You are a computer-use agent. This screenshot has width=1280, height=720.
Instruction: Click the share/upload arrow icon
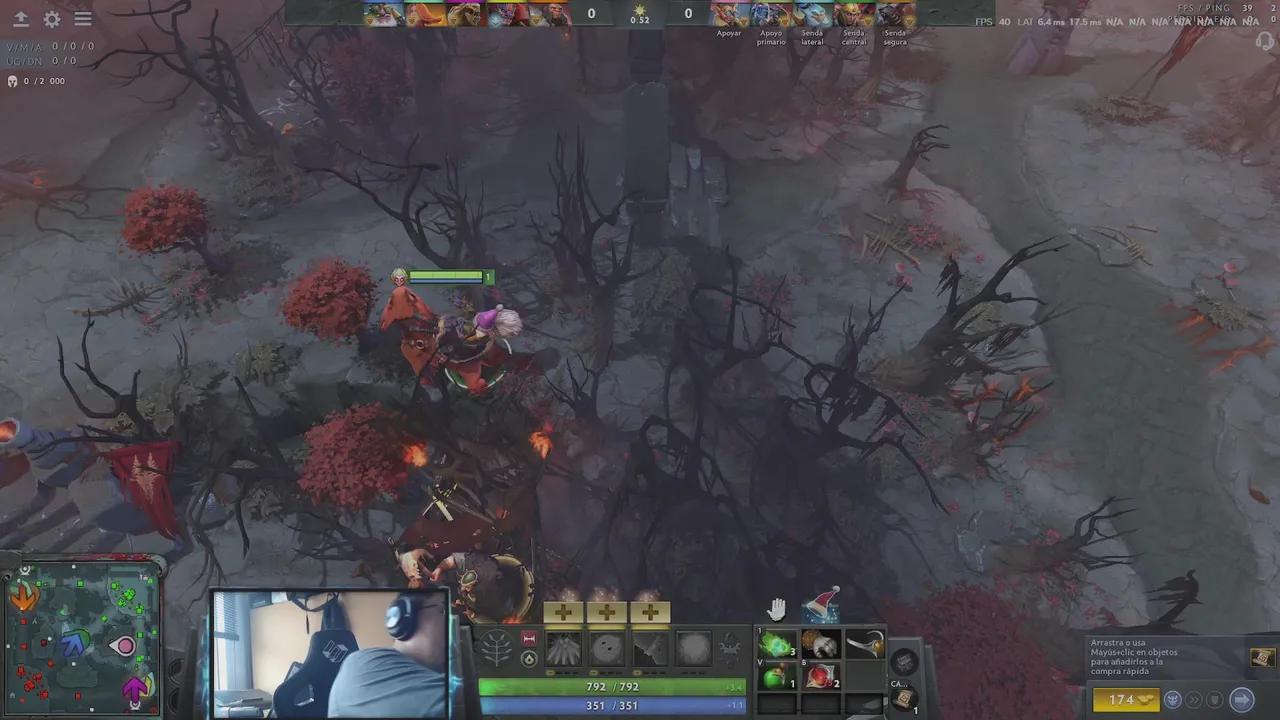[20, 18]
